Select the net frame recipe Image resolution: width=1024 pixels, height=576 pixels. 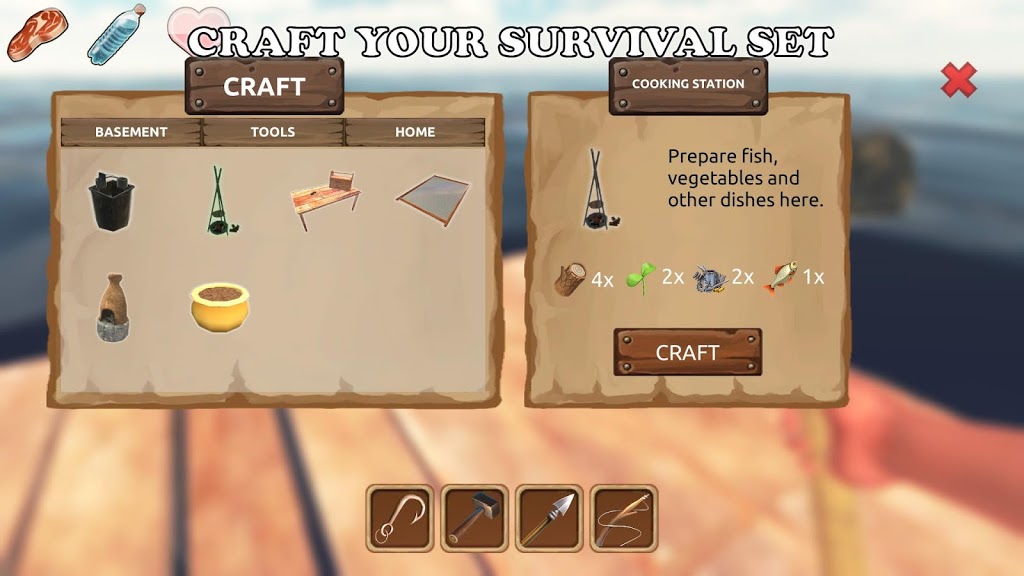433,200
